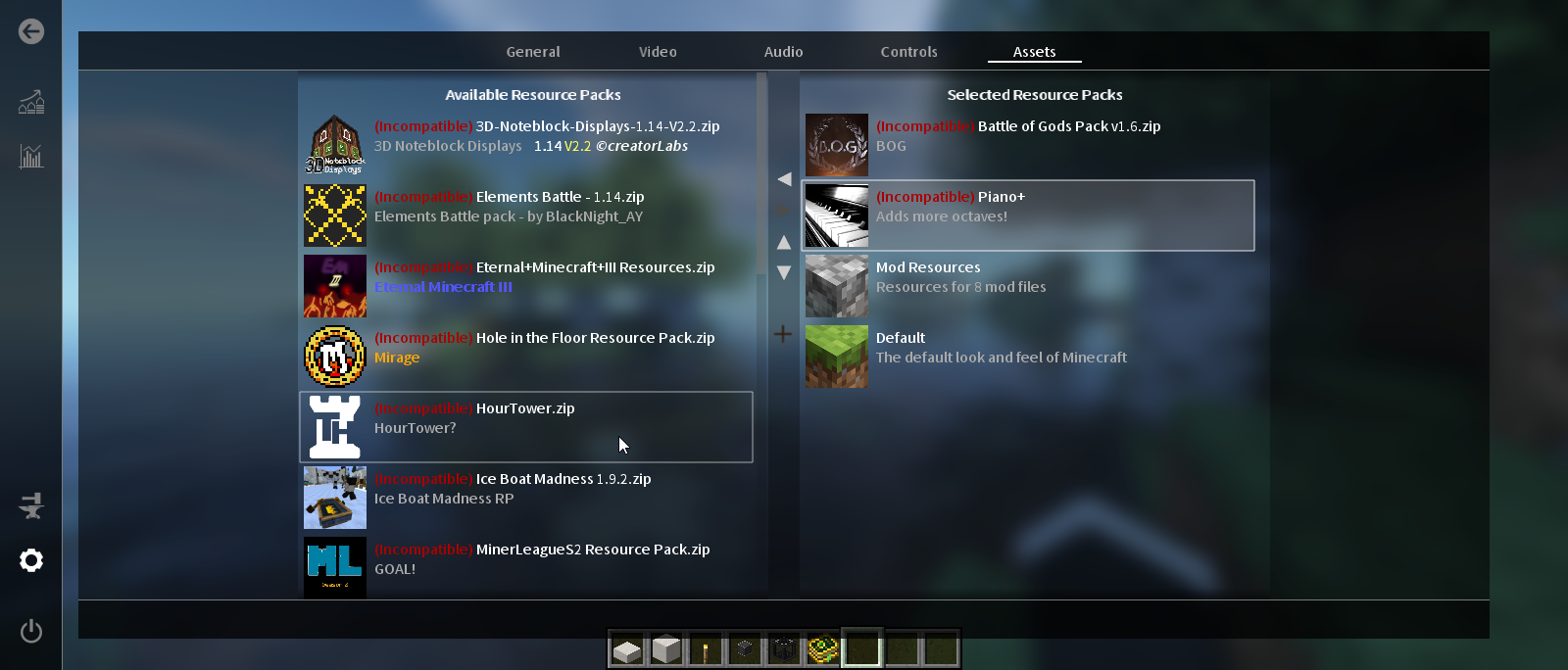Open the Video settings tab
The height and width of the screenshot is (670, 1568).
point(658,52)
